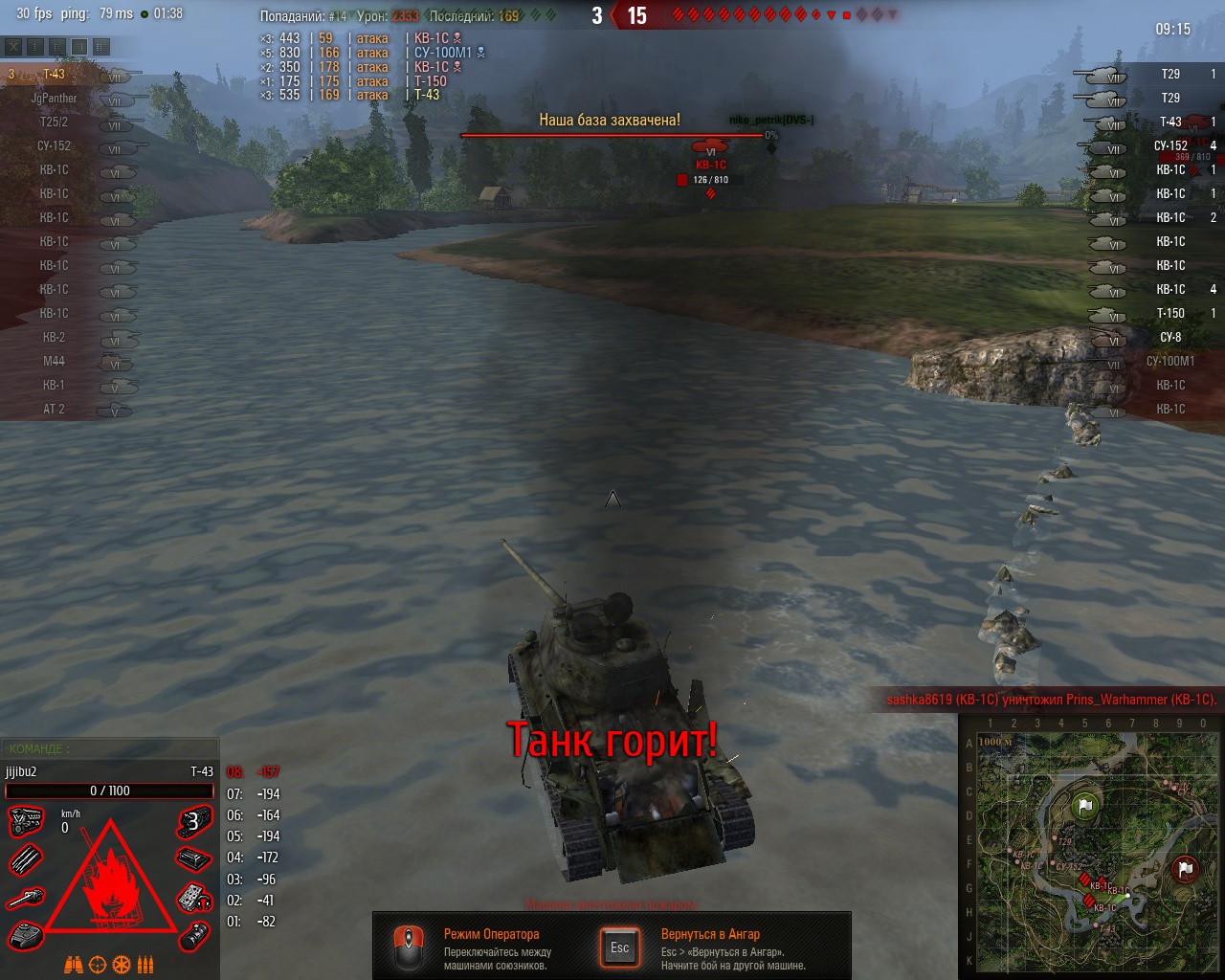Select destroyed СУ-100M1 in enemy list

click(1169, 362)
